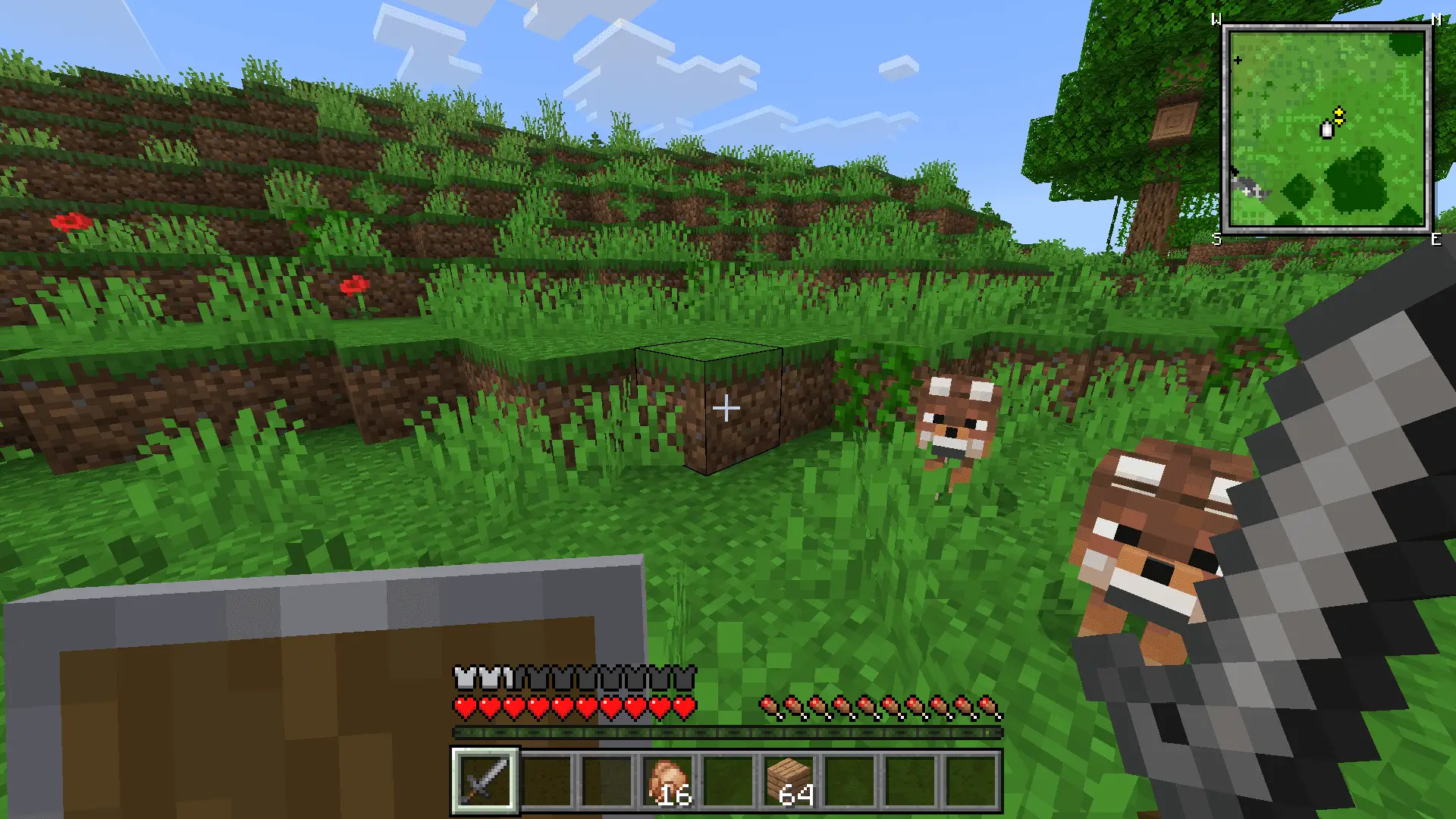
Task: Select the iron sword hotbar slot
Action: (485, 780)
